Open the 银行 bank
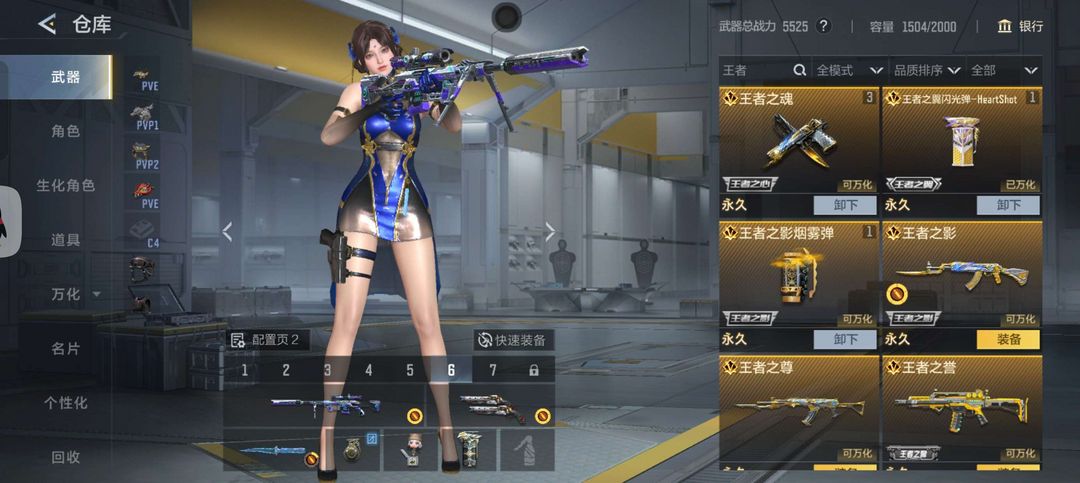Viewport: 1080px width, 483px height. 1020,26
